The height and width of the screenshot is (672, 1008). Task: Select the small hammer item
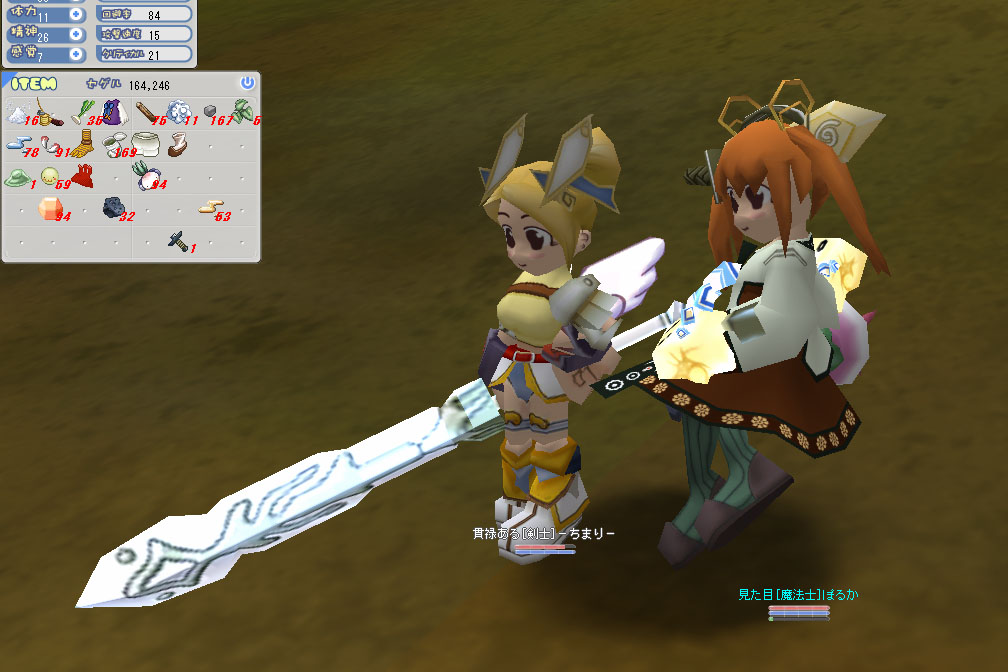(x=178, y=241)
